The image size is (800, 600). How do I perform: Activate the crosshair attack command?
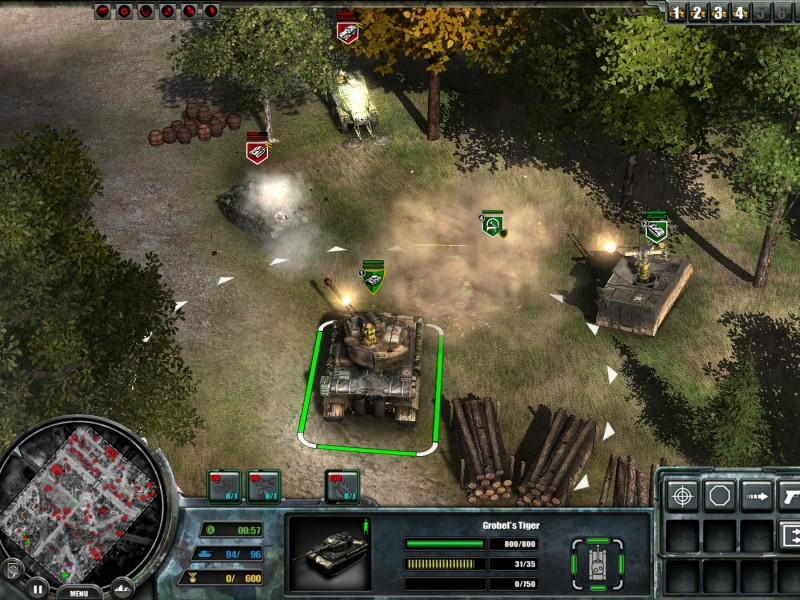coord(683,495)
